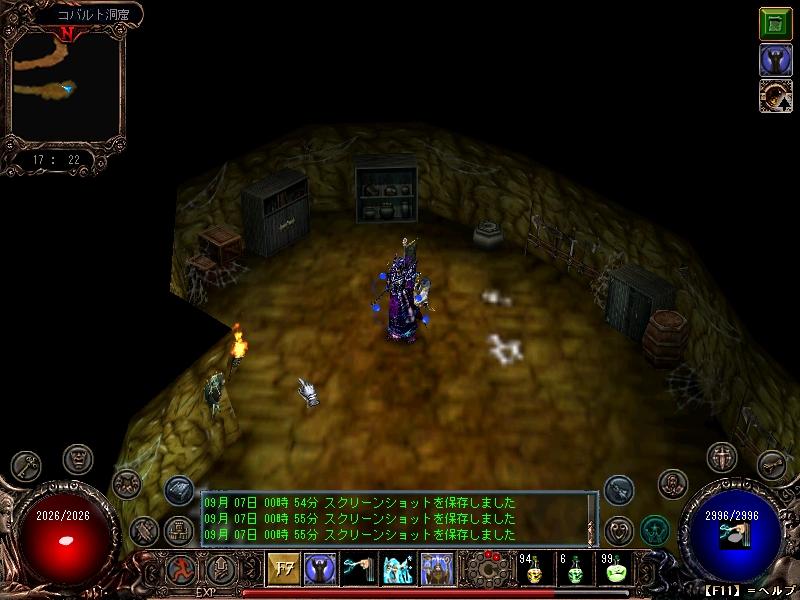Select the blue raised-arms figure buff icon
The height and width of the screenshot is (600, 800).
click(x=775, y=60)
